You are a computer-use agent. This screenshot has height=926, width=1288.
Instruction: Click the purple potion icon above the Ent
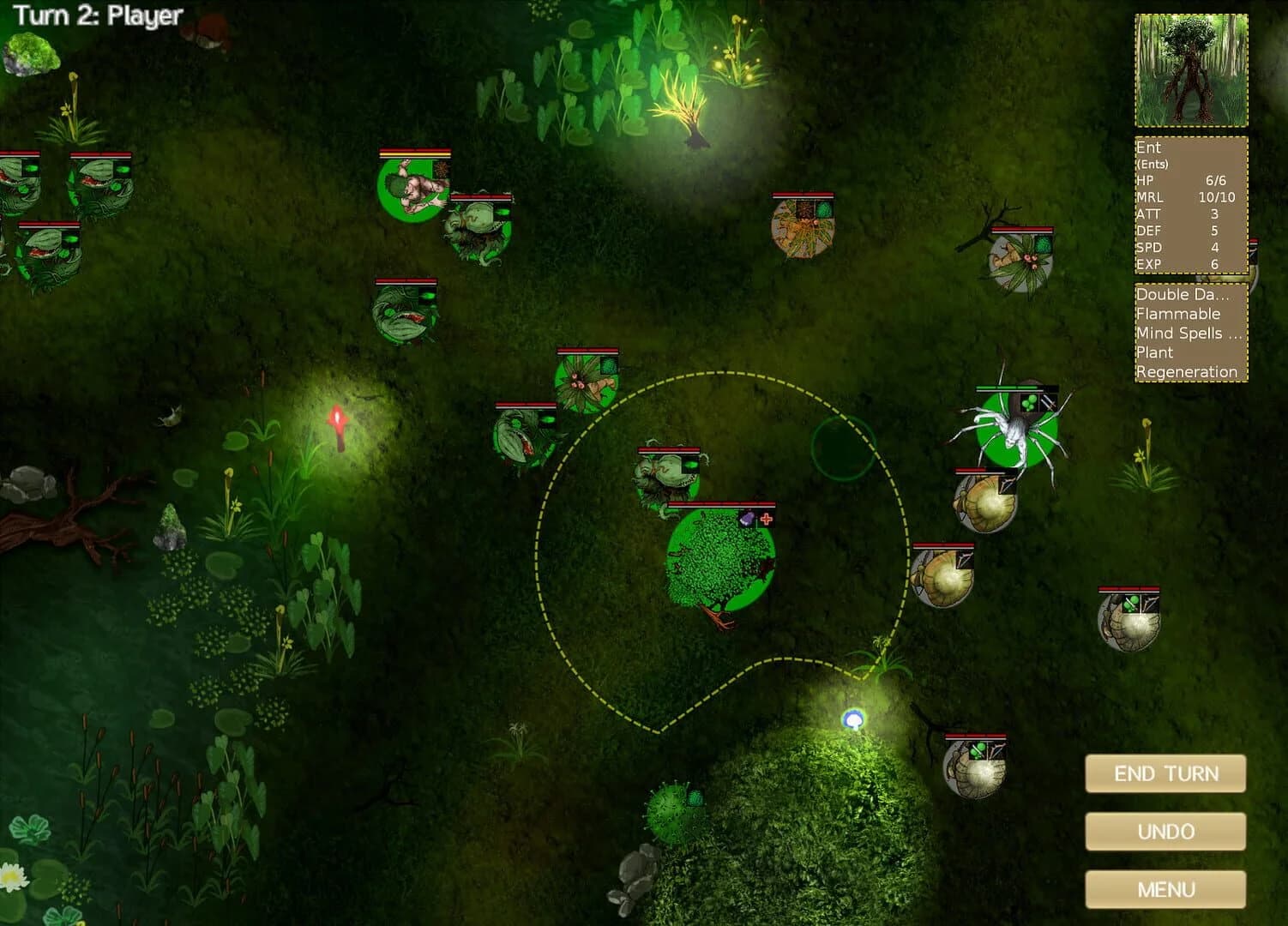(x=747, y=517)
